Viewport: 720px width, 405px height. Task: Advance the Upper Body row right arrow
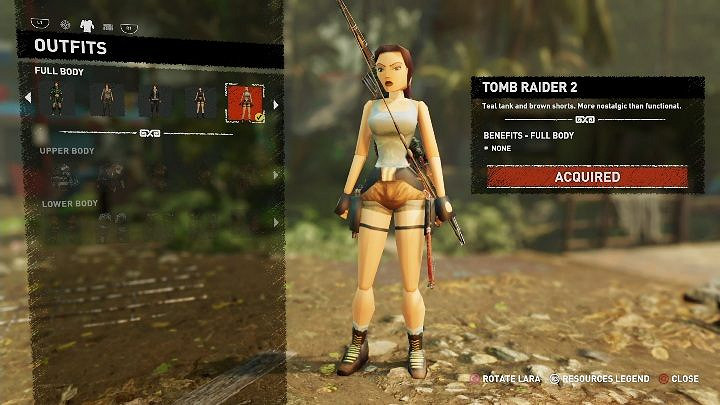275,175
